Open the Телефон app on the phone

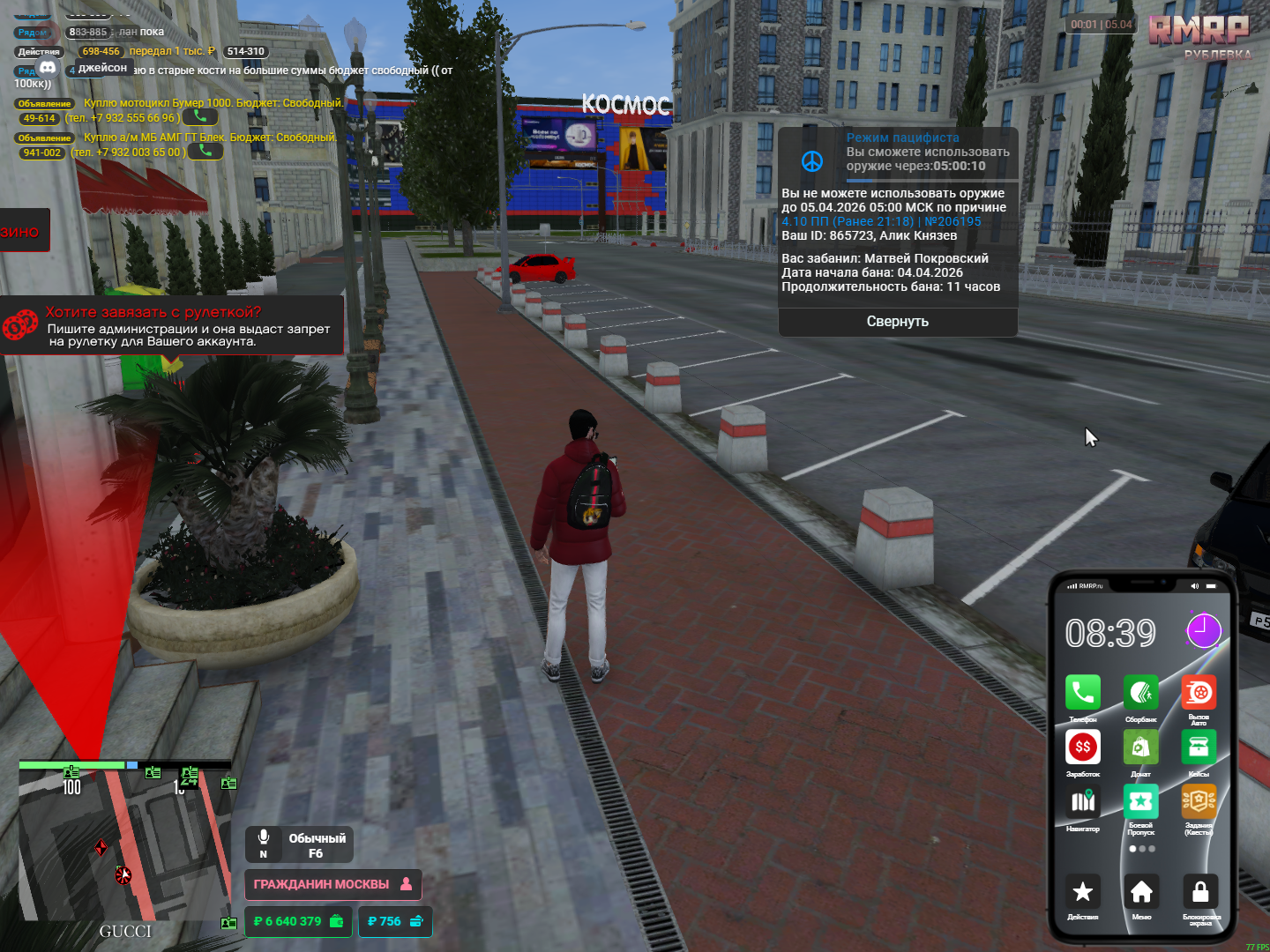click(x=1082, y=693)
